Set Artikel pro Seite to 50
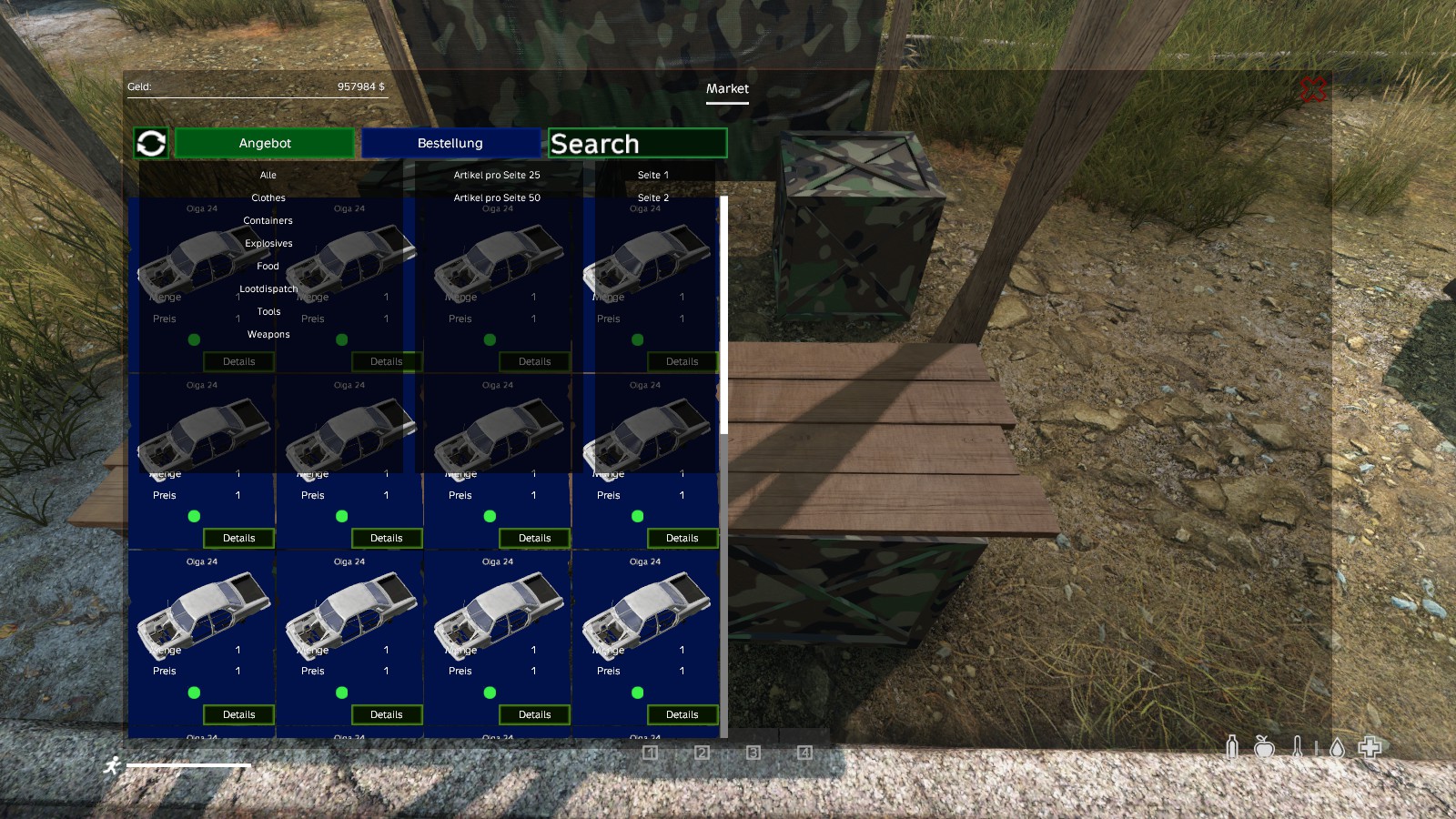 pyautogui.click(x=497, y=197)
